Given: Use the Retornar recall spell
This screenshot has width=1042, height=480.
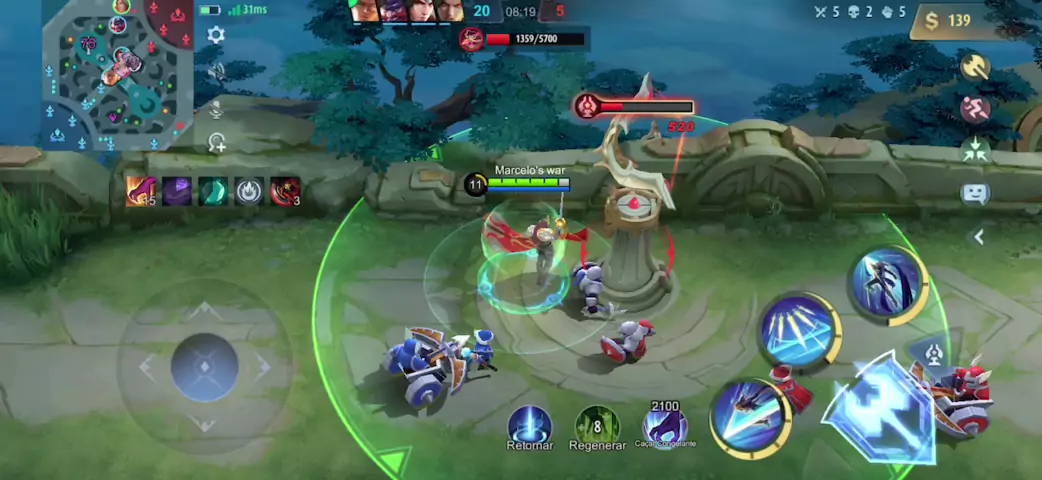Looking at the screenshot, I should coord(529,424).
